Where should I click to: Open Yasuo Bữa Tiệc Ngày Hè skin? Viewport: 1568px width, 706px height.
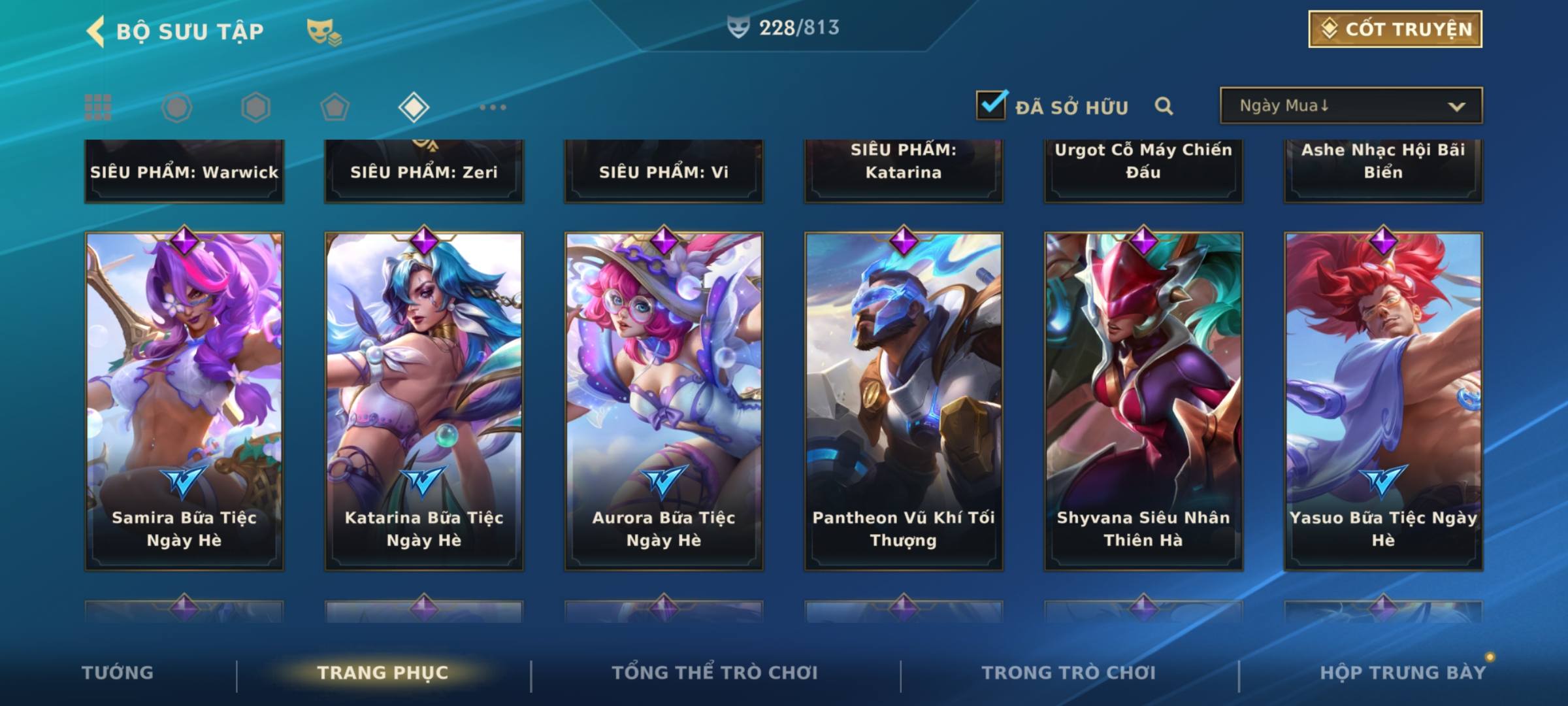tap(1383, 401)
